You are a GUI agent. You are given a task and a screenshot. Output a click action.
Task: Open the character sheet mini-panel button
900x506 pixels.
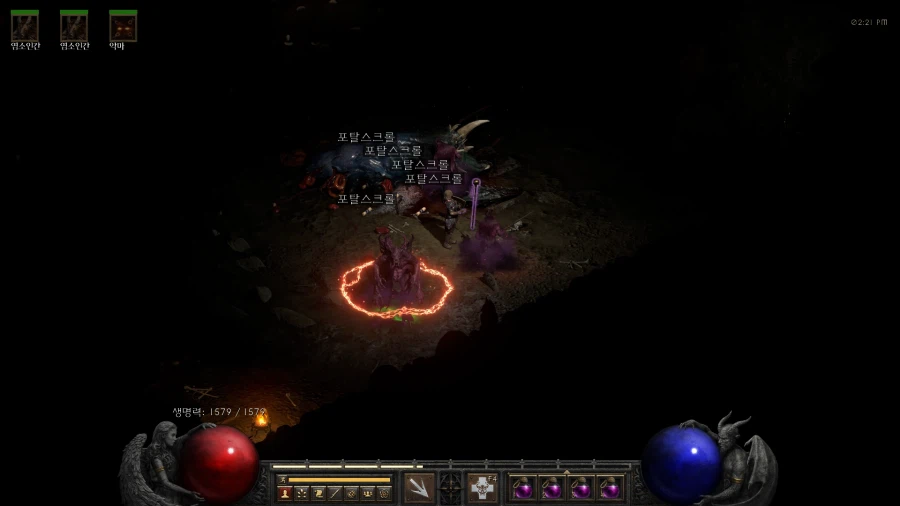(x=284, y=493)
